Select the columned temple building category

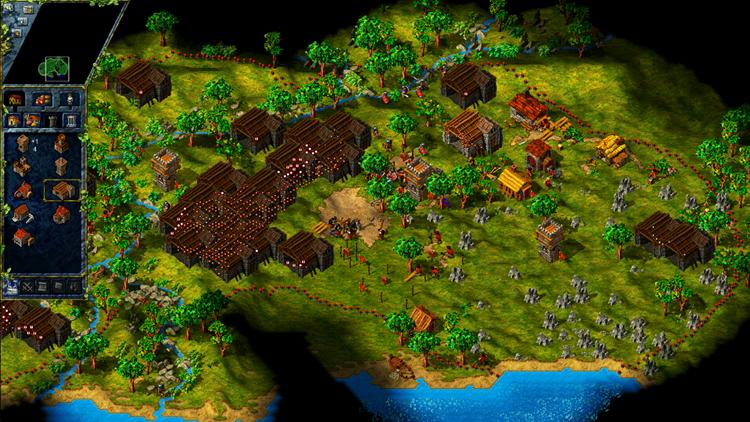pos(70,120)
